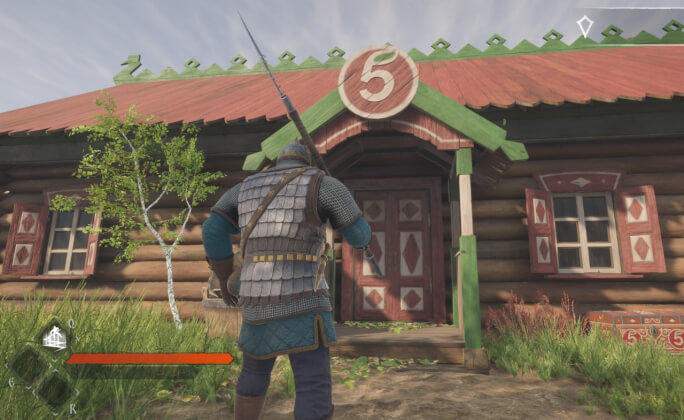Click the white diamond waypoint marker
The height and width of the screenshot is (420, 684).
(x=584, y=26)
